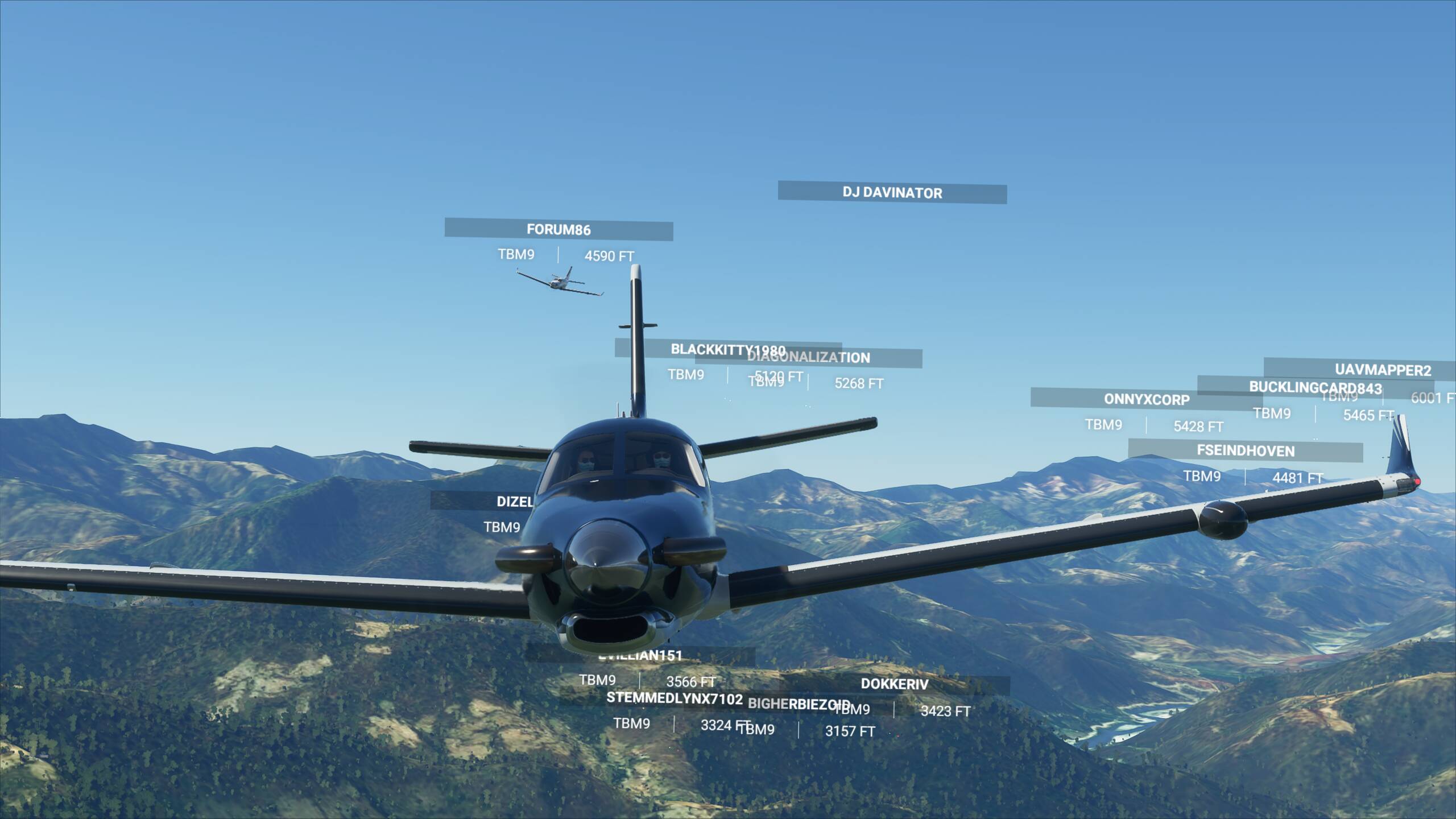Select the DJ DAVINATOR player nameplate
The height and width of the screenshot is (819, 1456).
(x=892, y=193)
